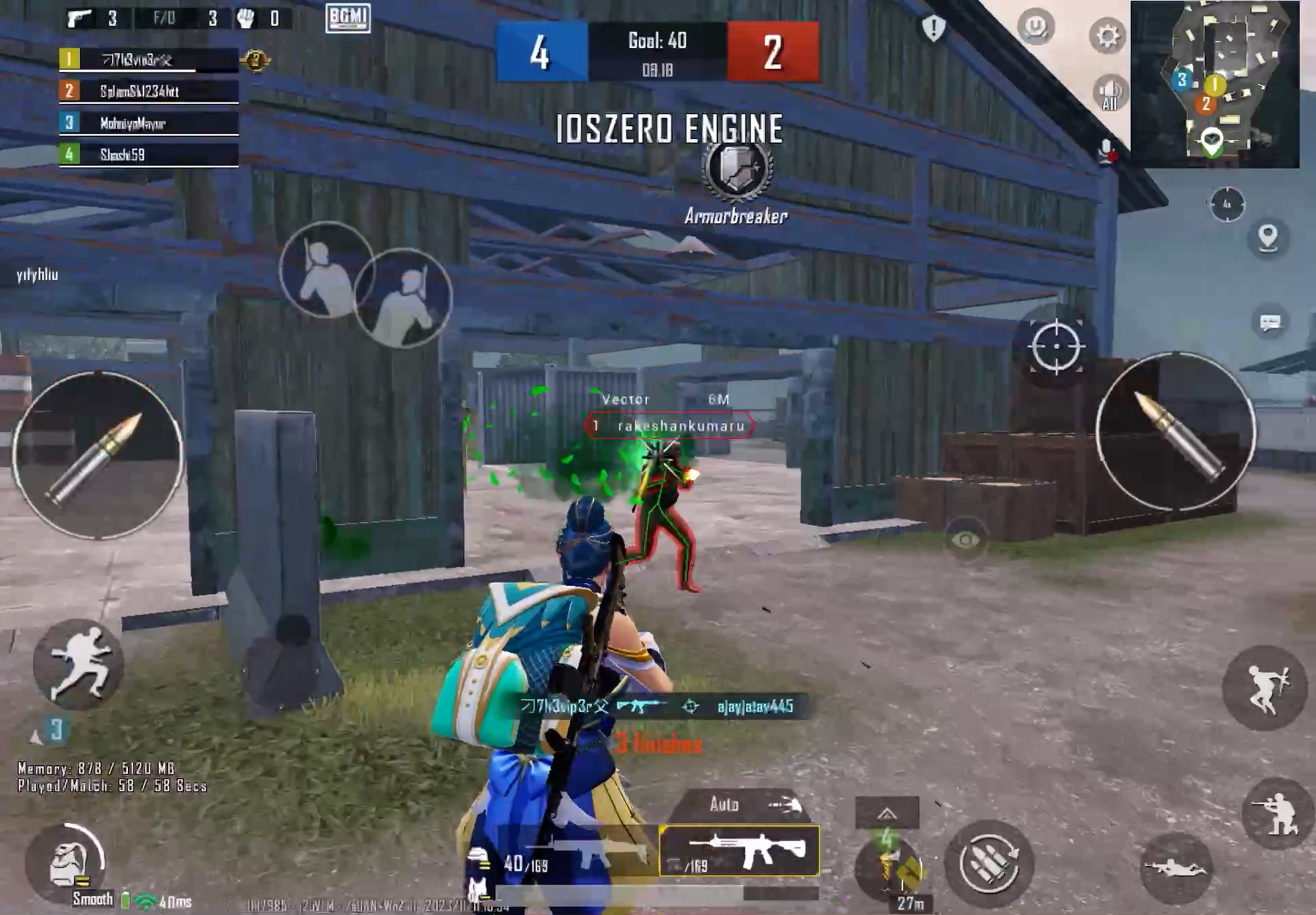Place a map pin marker

pos(1268,238)
